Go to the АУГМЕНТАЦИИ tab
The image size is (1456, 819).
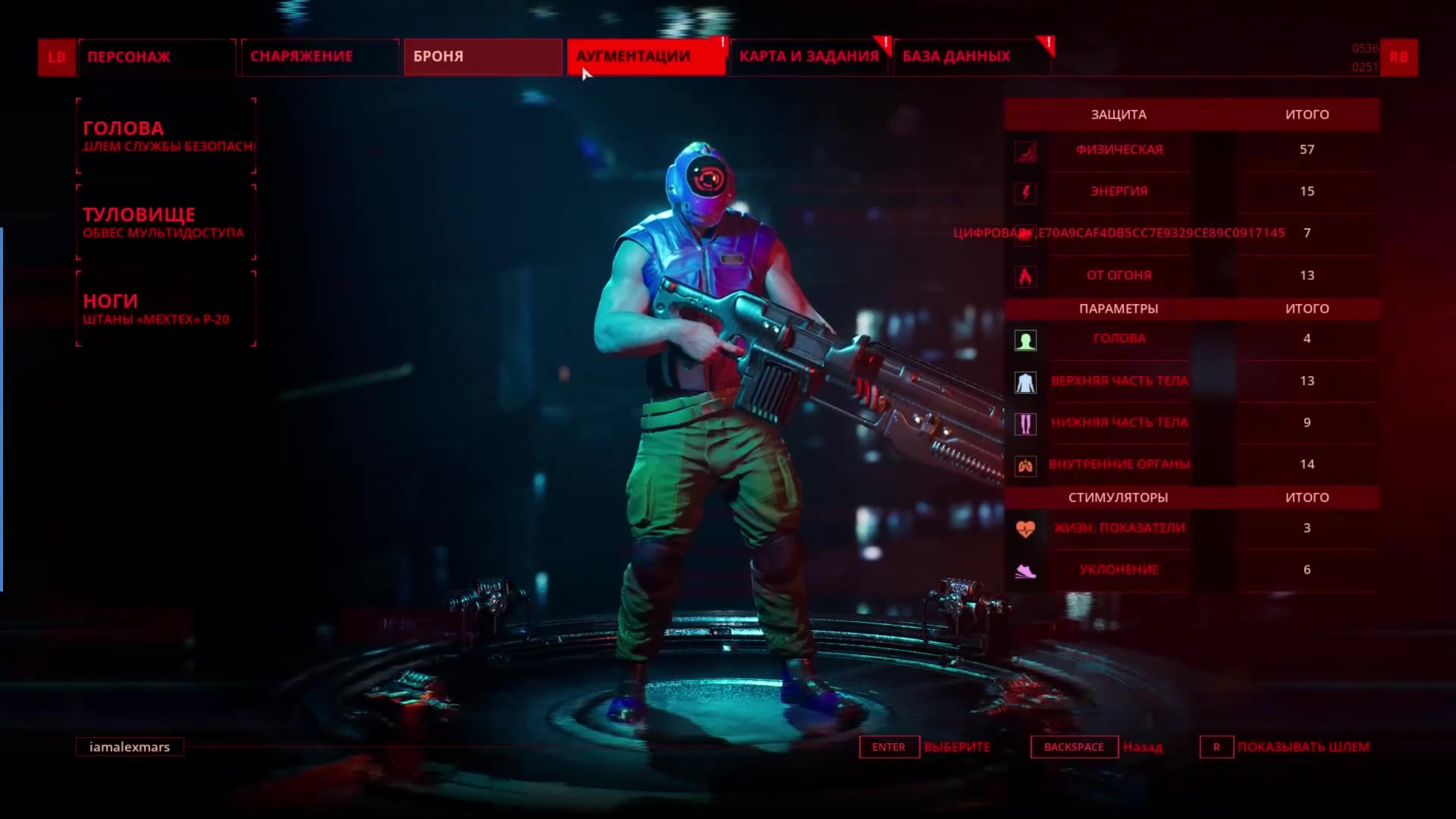pyautogui.click(x=645, y=57)
